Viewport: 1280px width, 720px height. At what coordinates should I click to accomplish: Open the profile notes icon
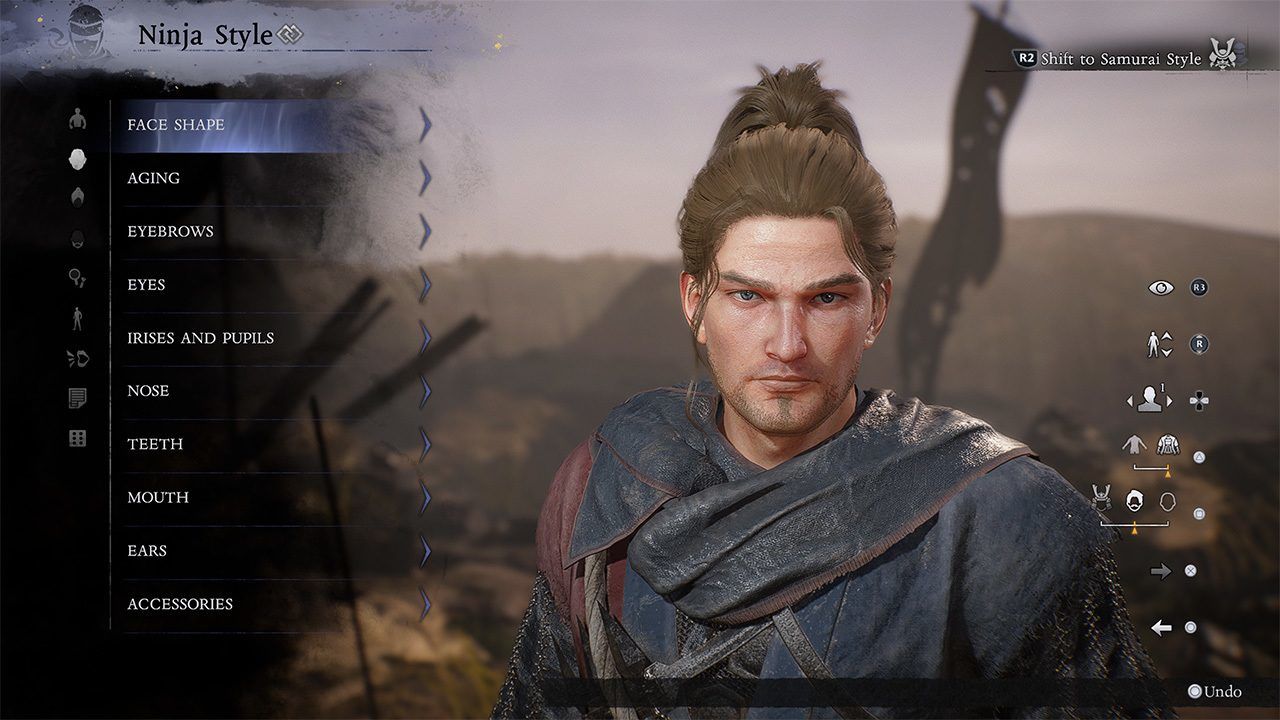coord(77,398)
